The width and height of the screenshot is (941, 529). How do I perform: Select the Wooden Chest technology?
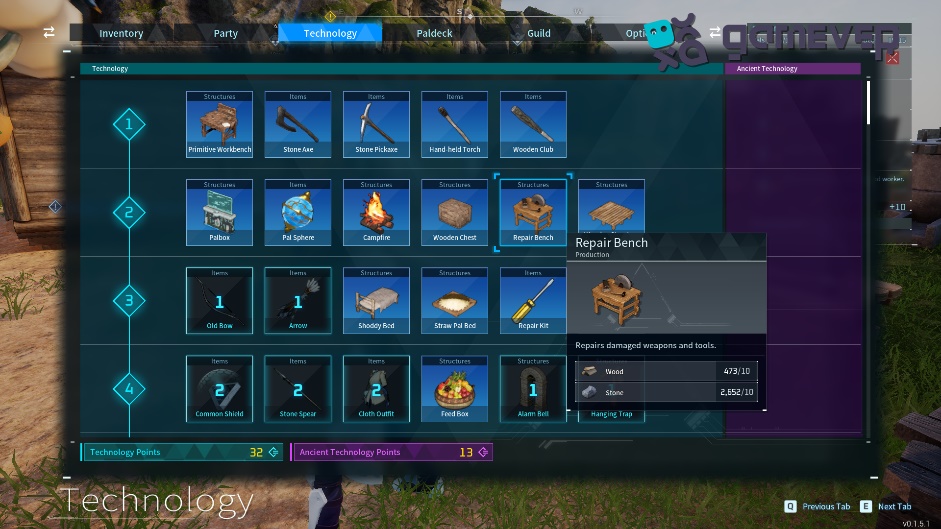(x=455, y=212)
